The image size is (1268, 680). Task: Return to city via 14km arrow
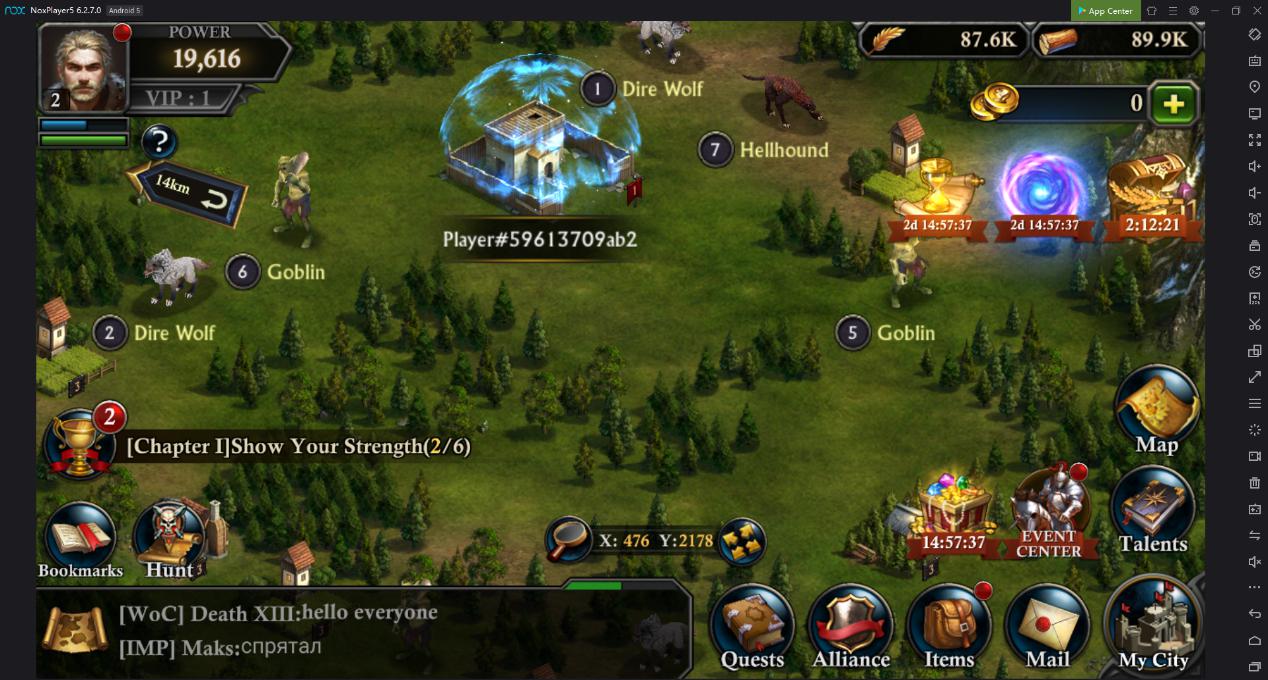(190, 191)
